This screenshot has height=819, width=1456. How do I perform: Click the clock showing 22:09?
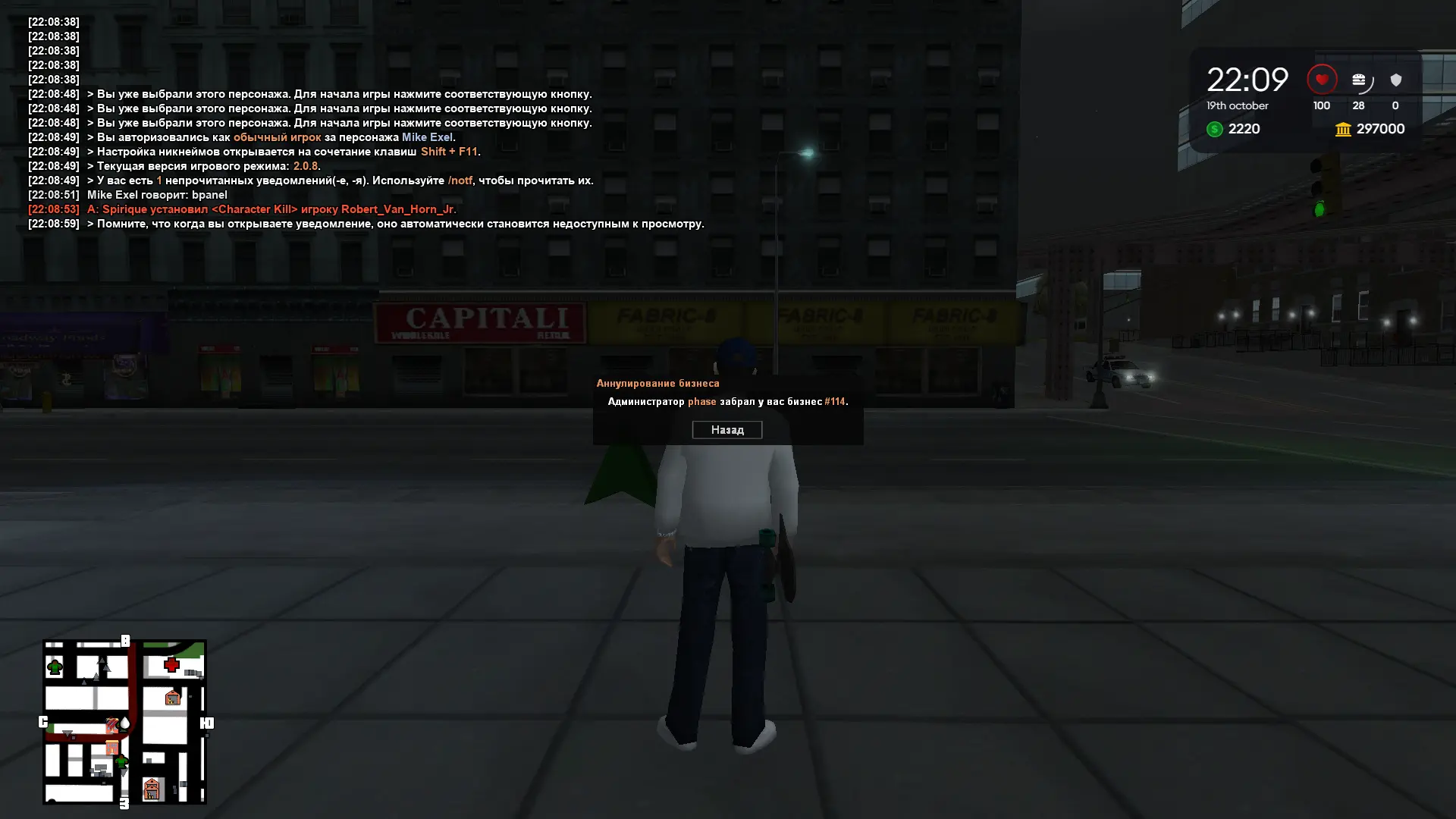click(x=1247, y=78)
